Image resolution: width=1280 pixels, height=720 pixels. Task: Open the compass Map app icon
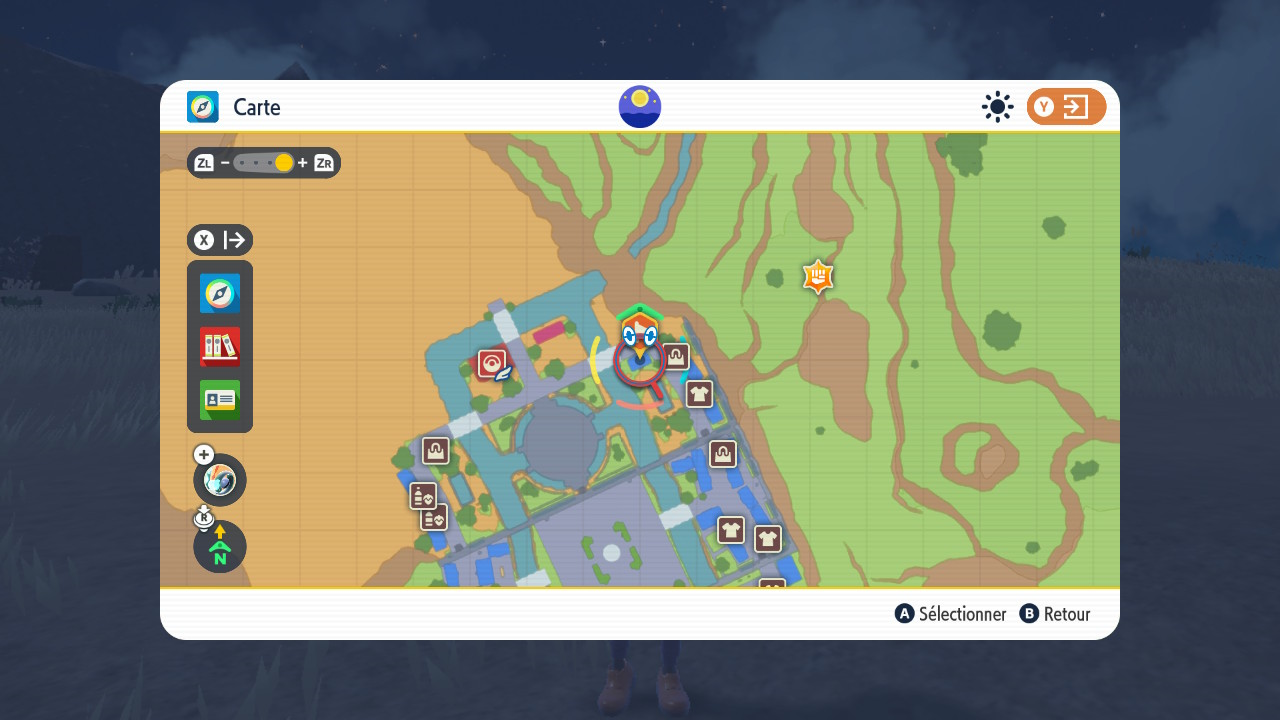[x=220, y=294]
